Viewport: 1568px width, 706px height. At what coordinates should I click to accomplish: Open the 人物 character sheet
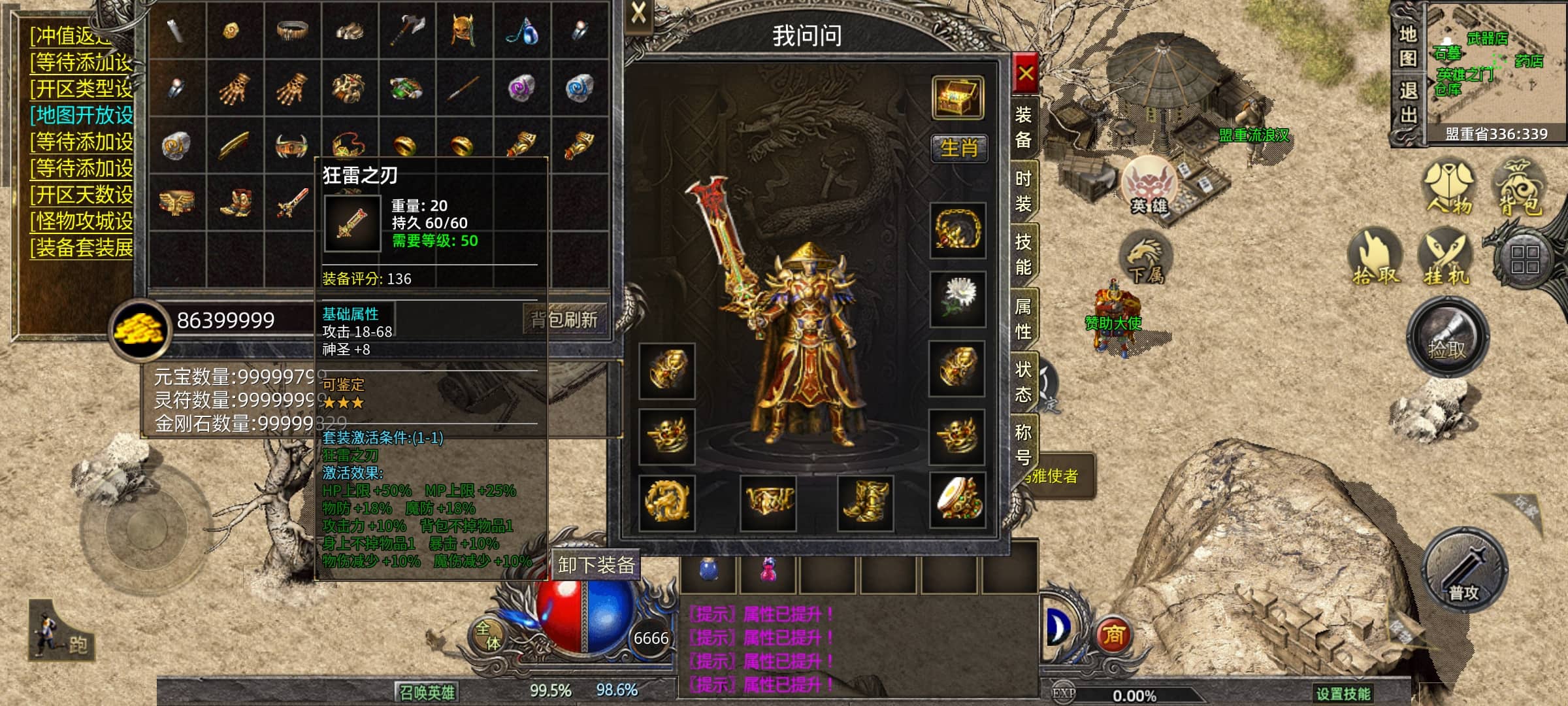(x=1449, y=188)
